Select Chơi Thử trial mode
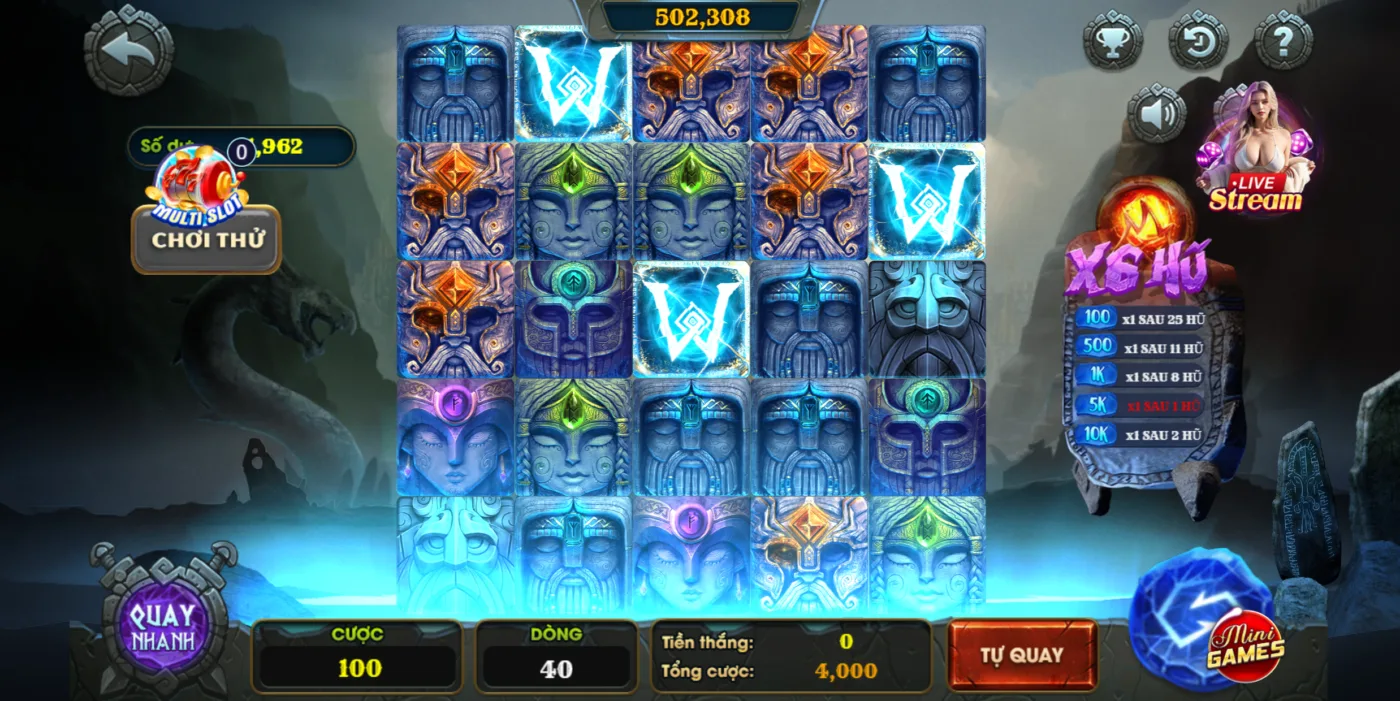The image size is (1400, 701). click(x=206, y=240)
